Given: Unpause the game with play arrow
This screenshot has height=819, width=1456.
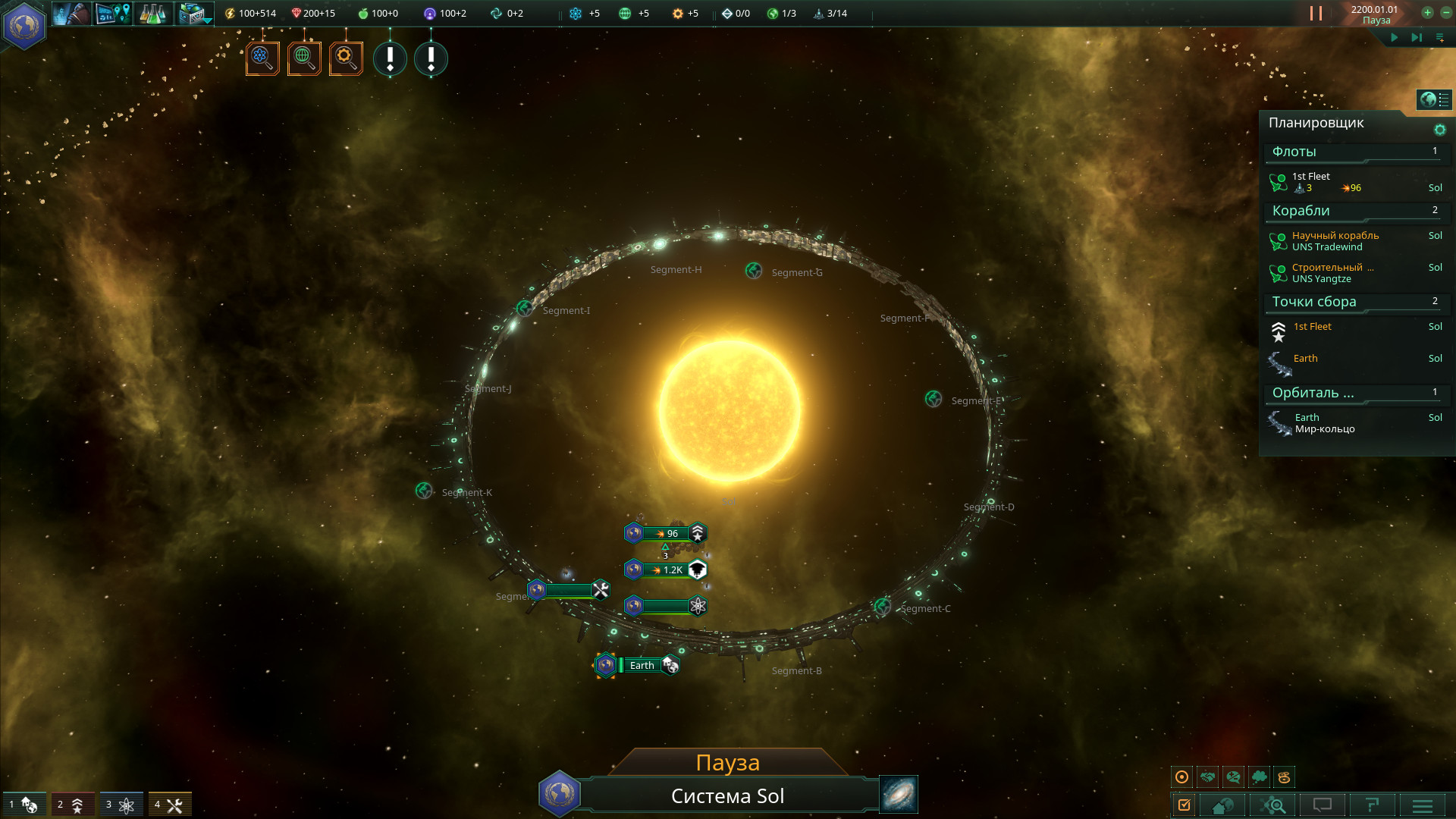Looking at the screenshot, I should pos(1394,37).
